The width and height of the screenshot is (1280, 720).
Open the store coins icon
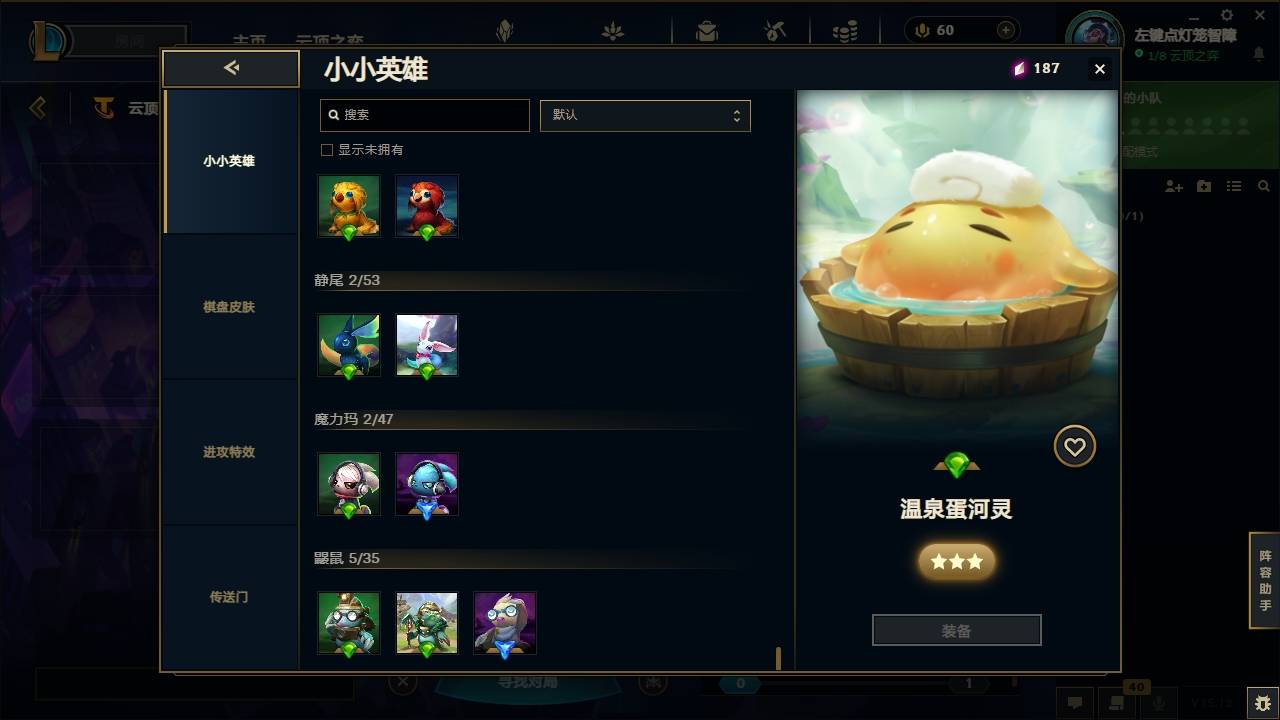click(x=846, y=31)
